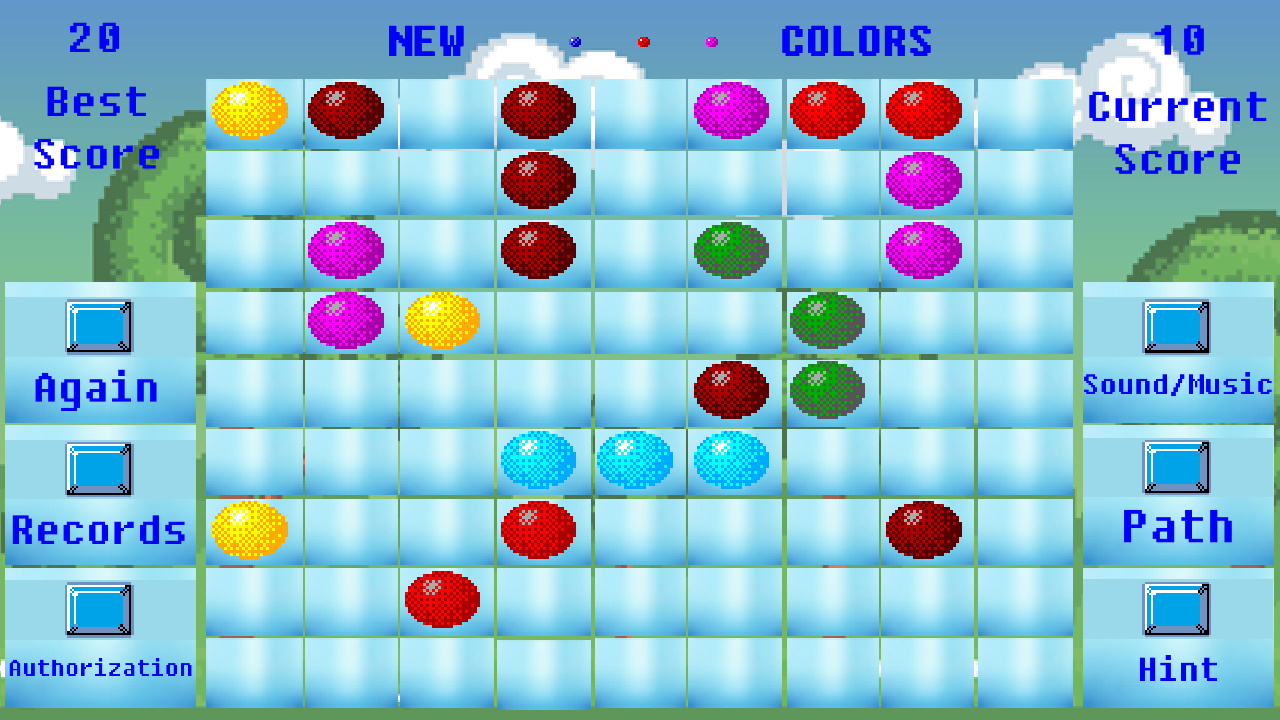Click the Authorization option
The image size is (1280, 720).
point(99,666)
